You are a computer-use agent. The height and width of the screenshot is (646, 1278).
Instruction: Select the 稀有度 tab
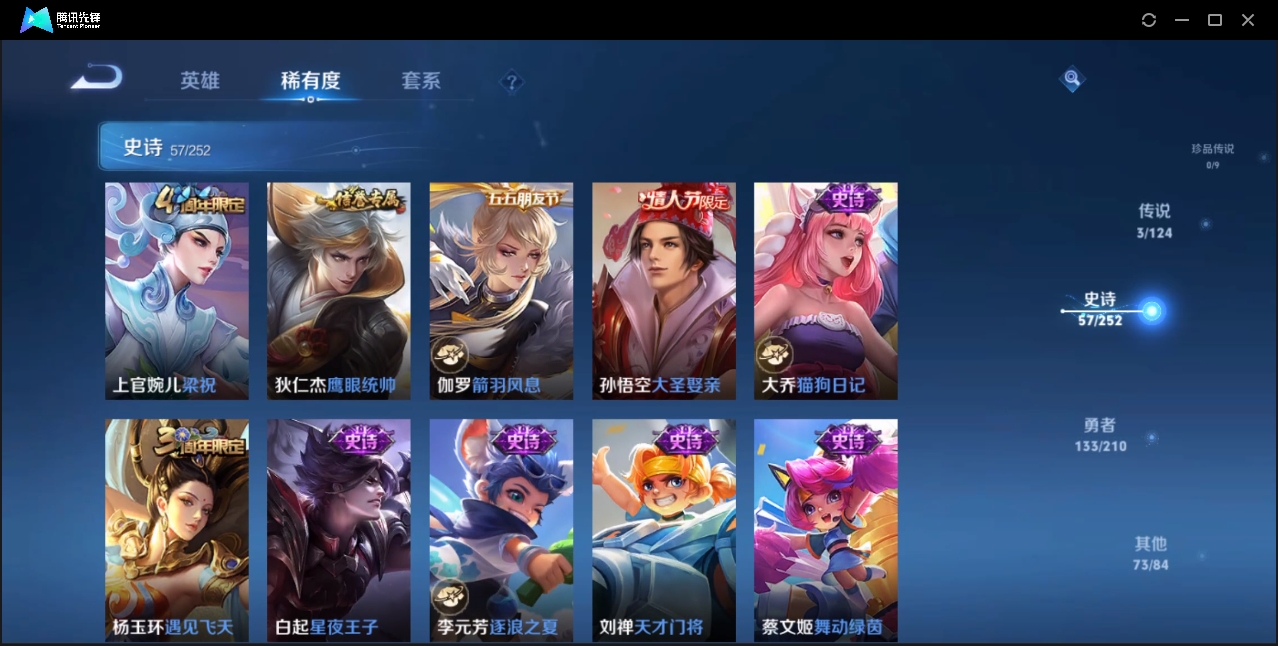[x=310, y=81]
